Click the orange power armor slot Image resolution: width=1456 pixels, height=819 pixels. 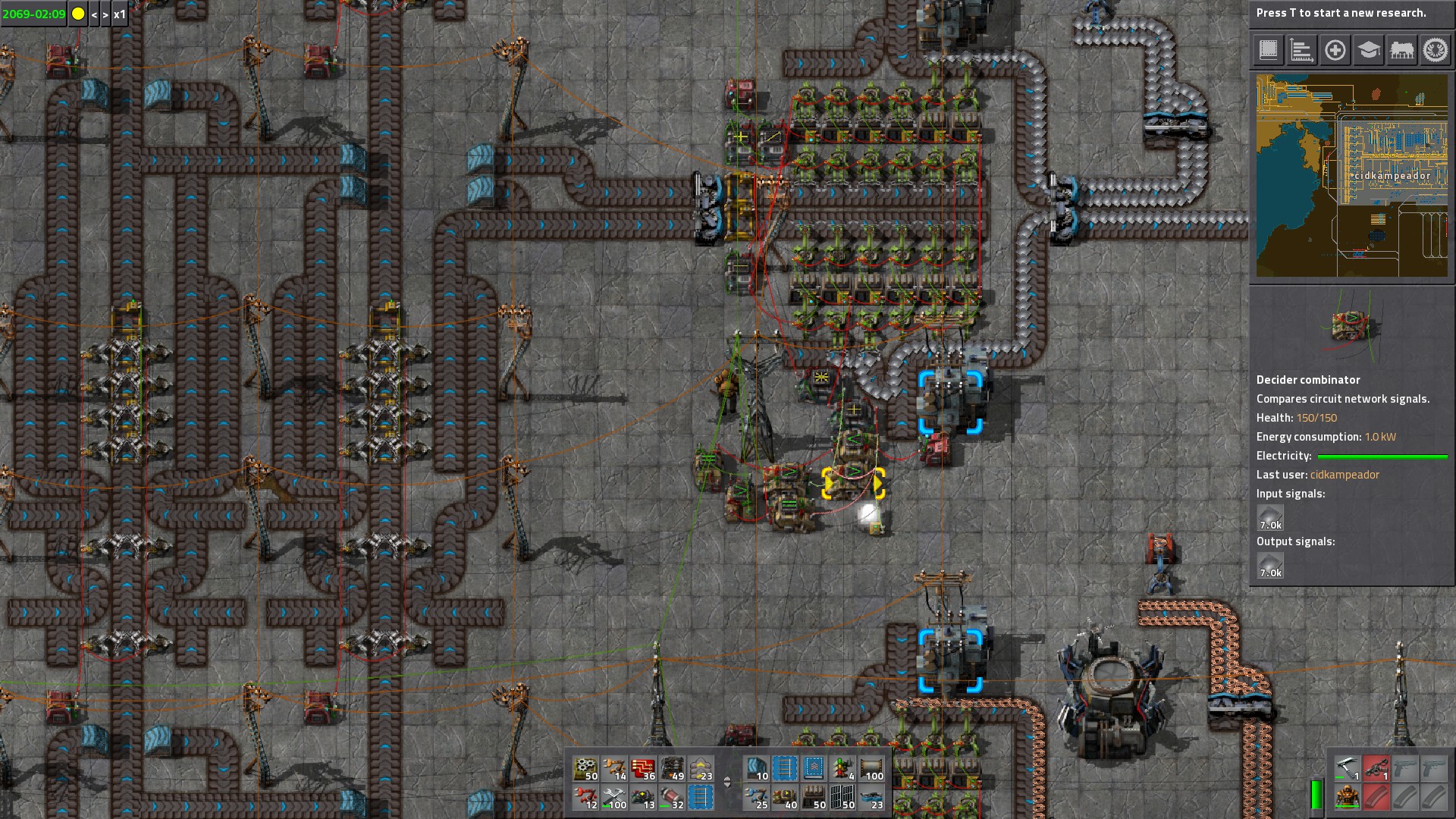(x=1347, y=798)
